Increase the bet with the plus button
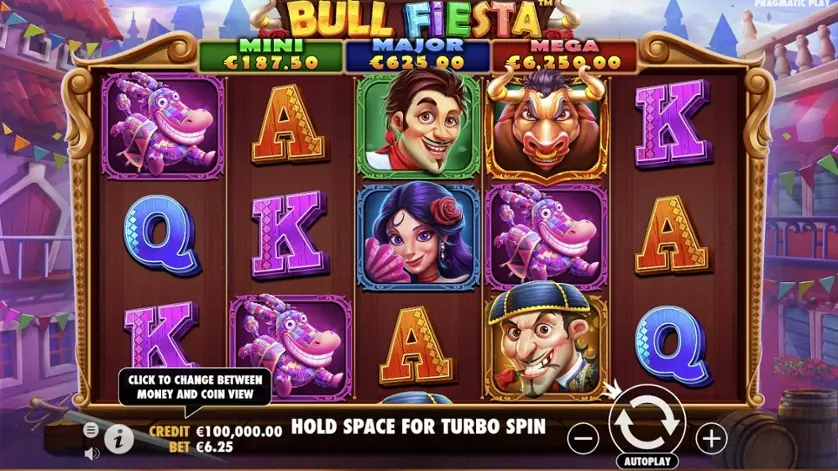The image size is (838, 471). coord(711,437)
